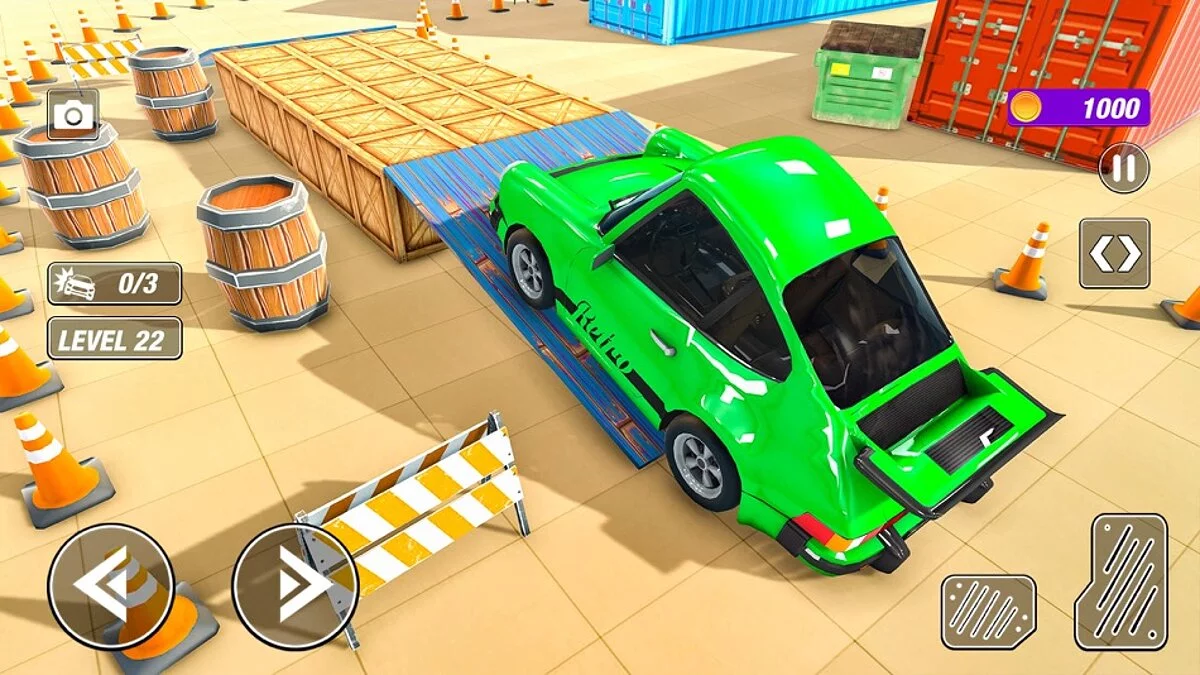Pause the game

point(1124,168)
